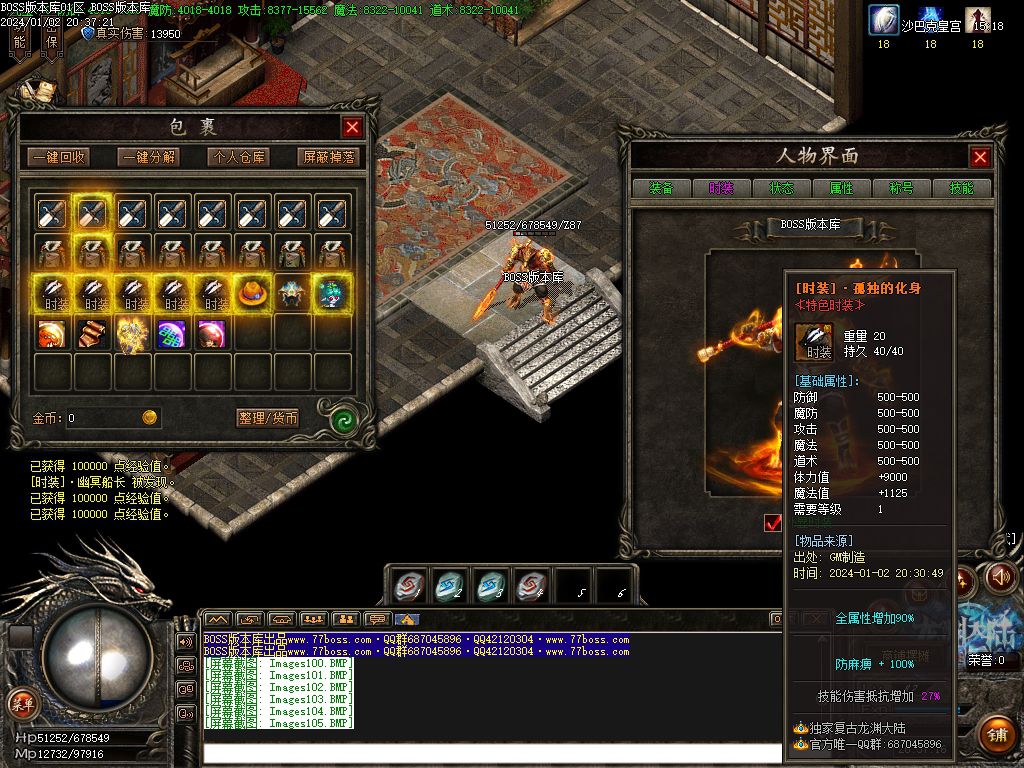Open the 个人仓库 personal warehouse

click(x=238, y=157)
